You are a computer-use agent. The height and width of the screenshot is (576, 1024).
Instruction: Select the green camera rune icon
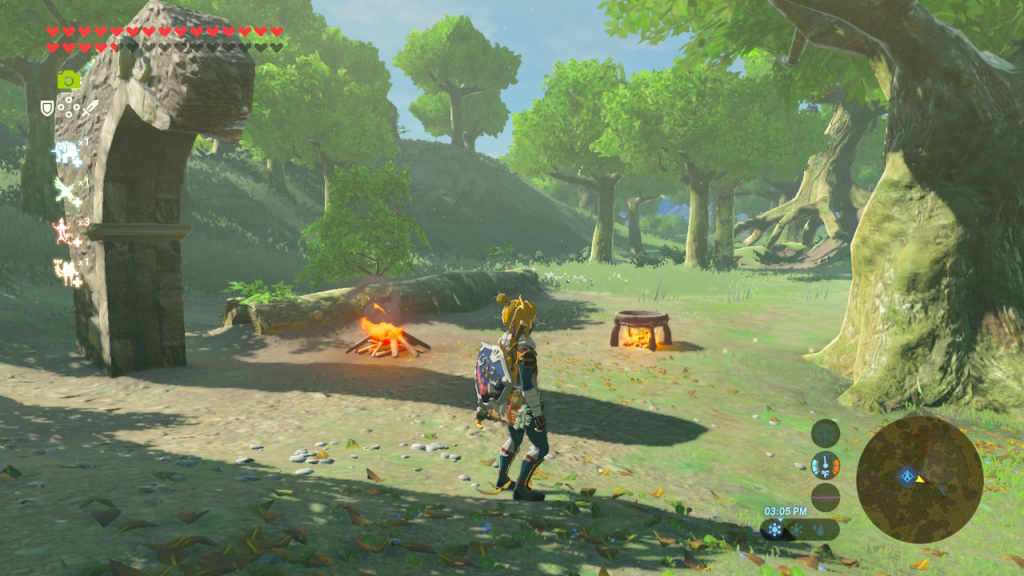click(x=68, y=80)
